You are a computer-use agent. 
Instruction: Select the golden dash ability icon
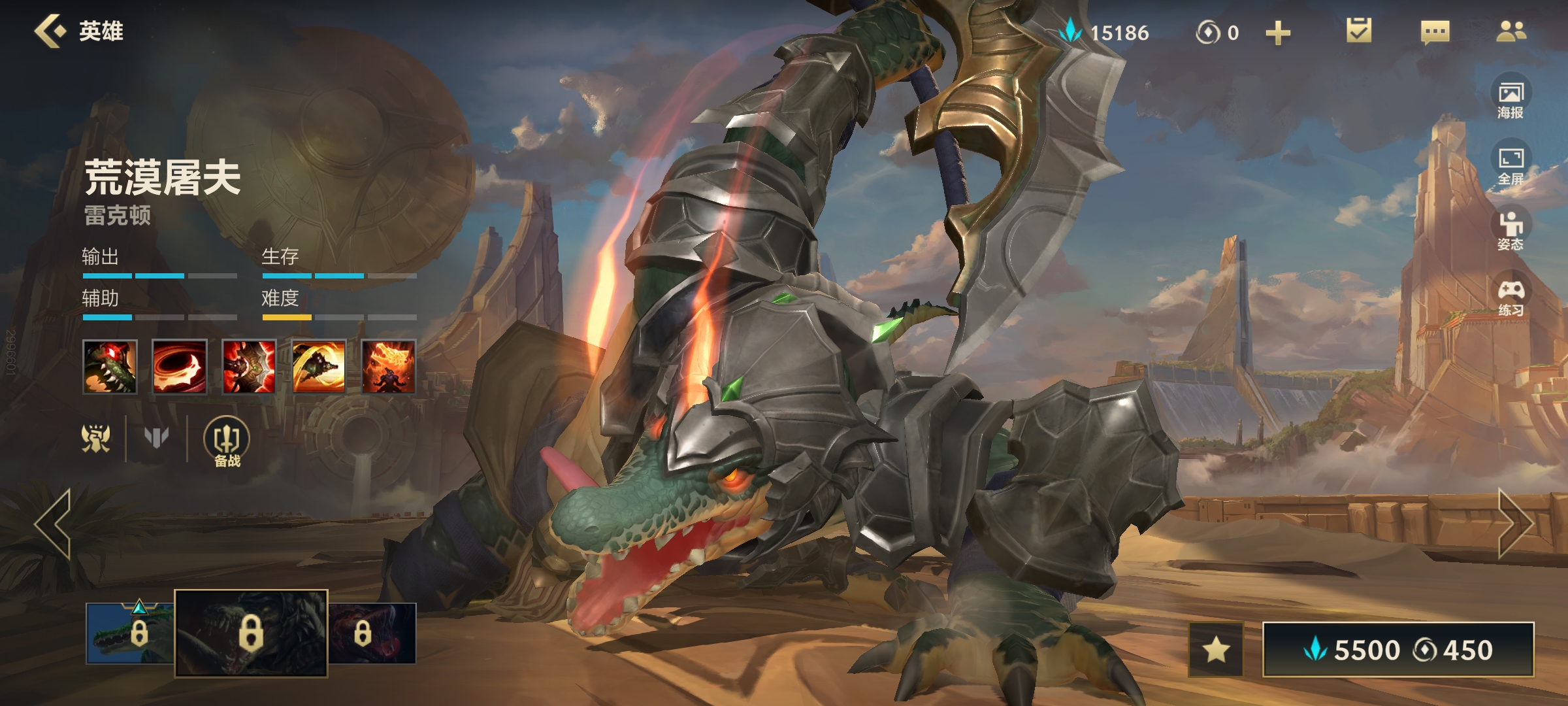click(x=319, y=367)
